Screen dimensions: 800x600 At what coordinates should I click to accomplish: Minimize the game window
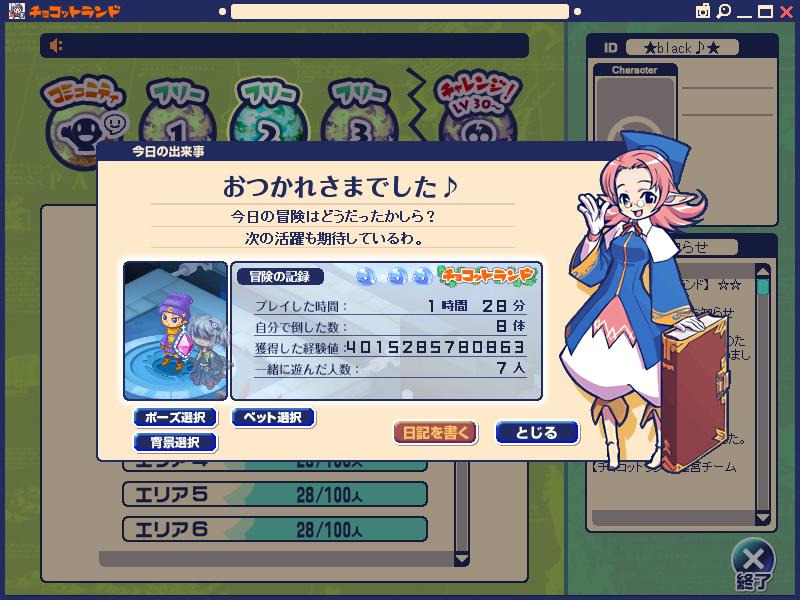click(744, 12)
